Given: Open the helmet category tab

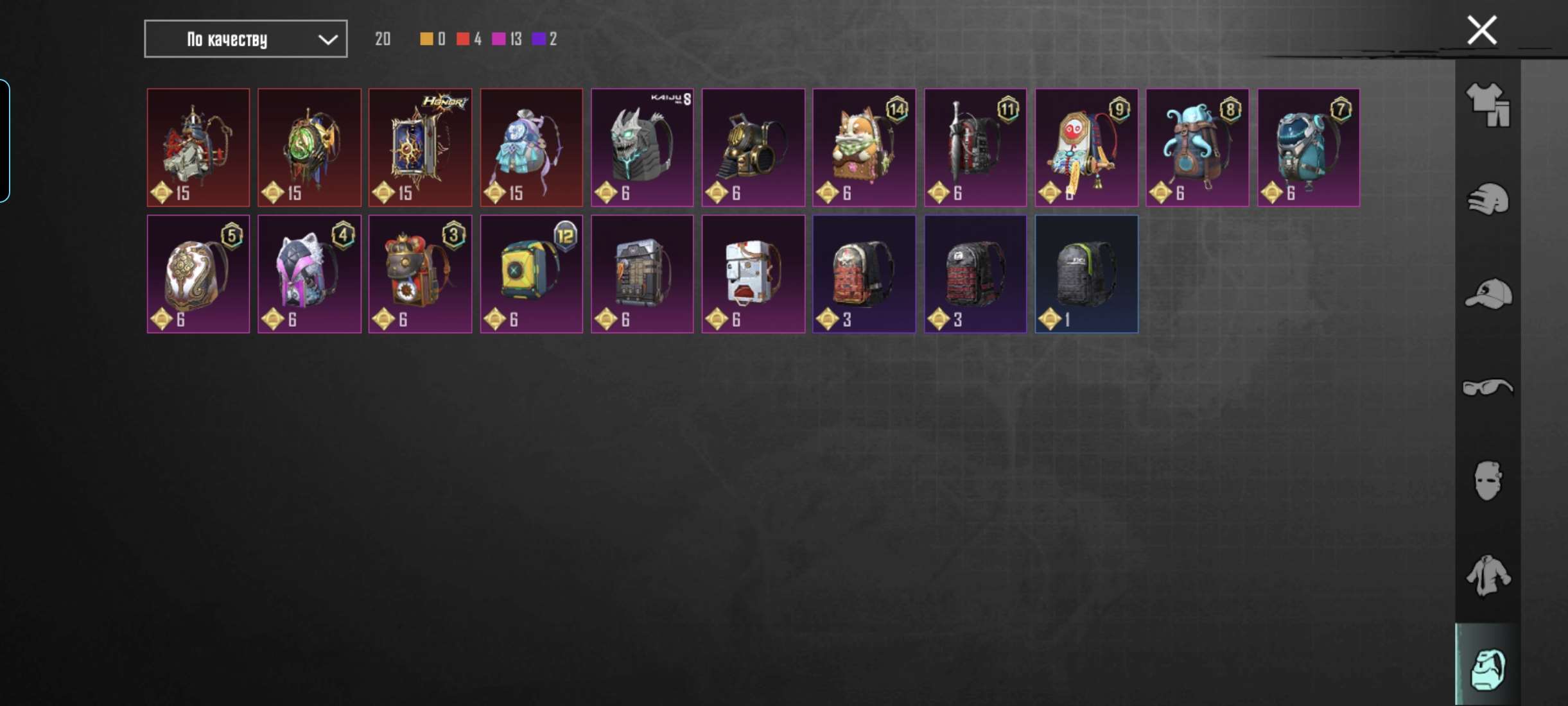Looking at the screenshot, I should point(1488,199).
